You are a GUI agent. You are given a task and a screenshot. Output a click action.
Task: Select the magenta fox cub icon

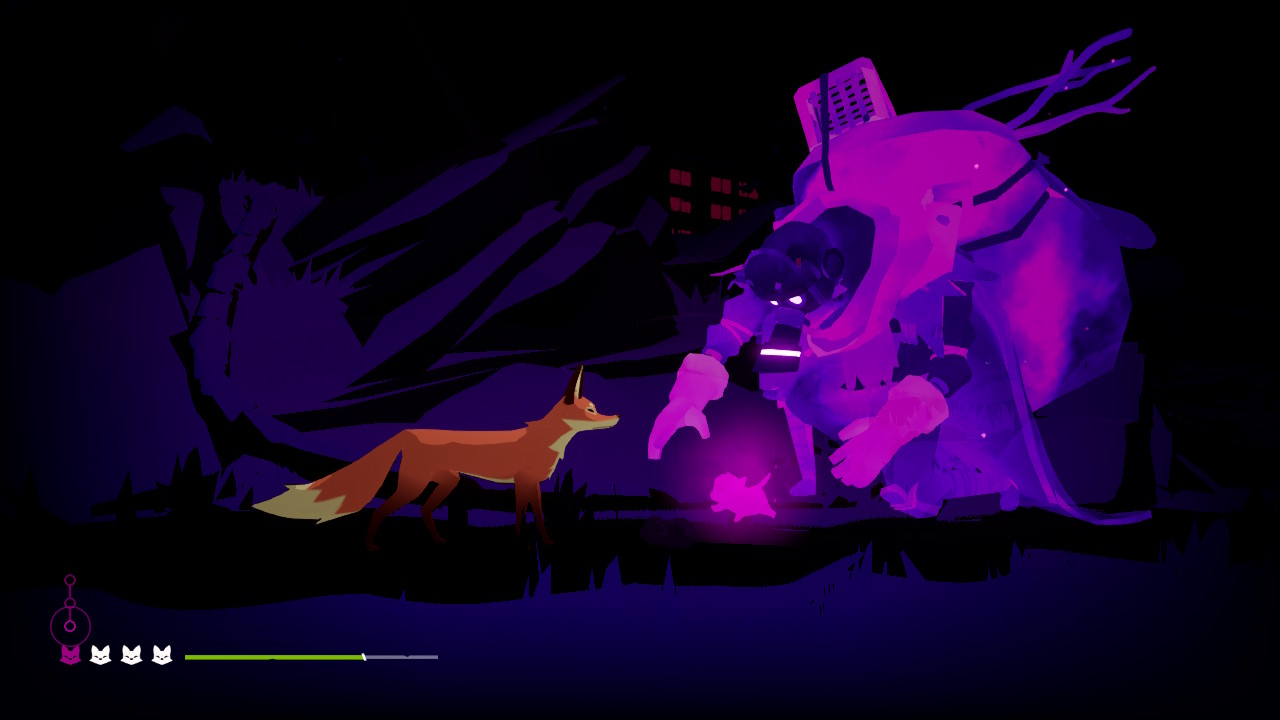[x=70, y=655]
